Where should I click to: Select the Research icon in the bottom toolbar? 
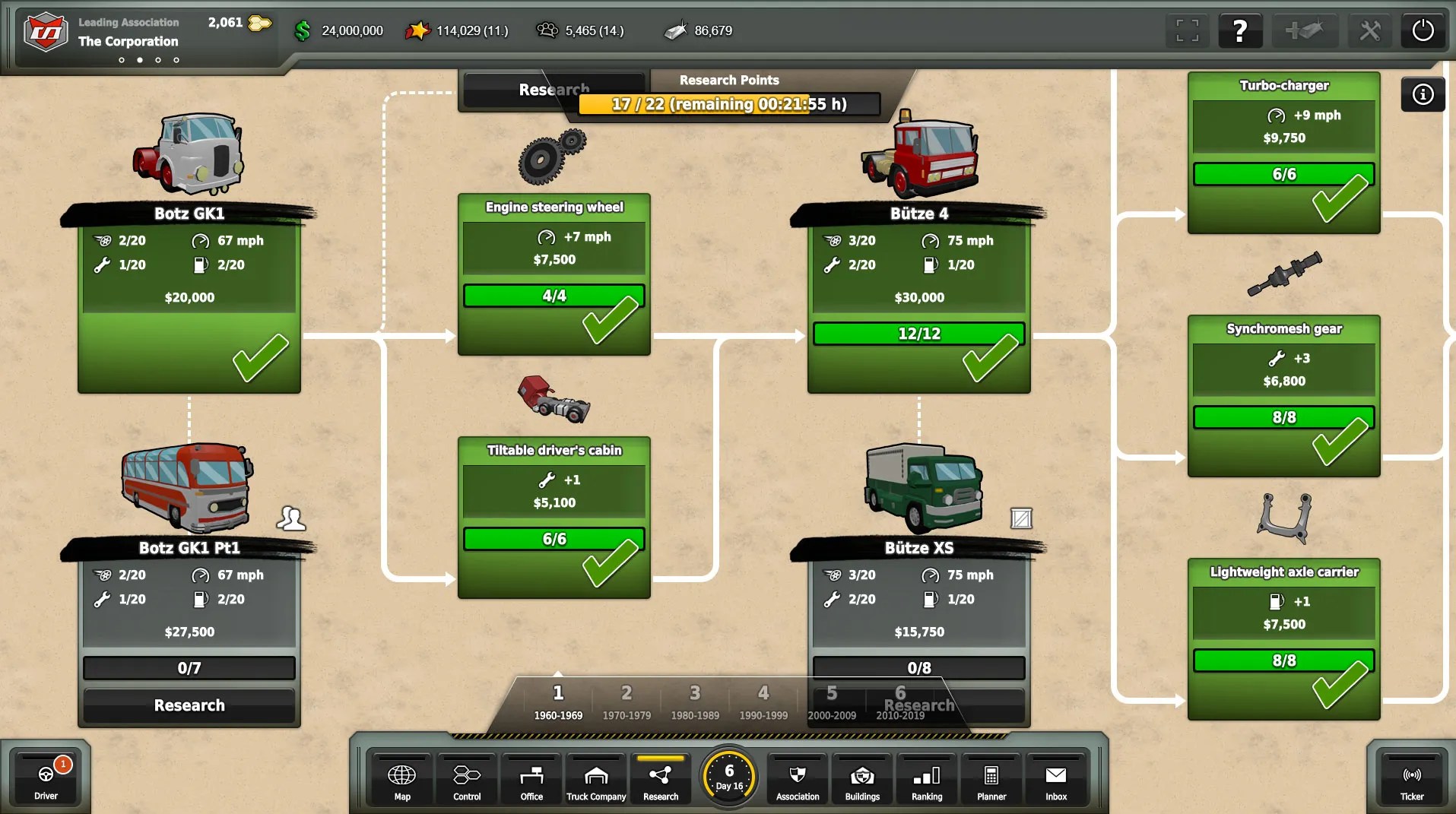click(x=660, y=778)
